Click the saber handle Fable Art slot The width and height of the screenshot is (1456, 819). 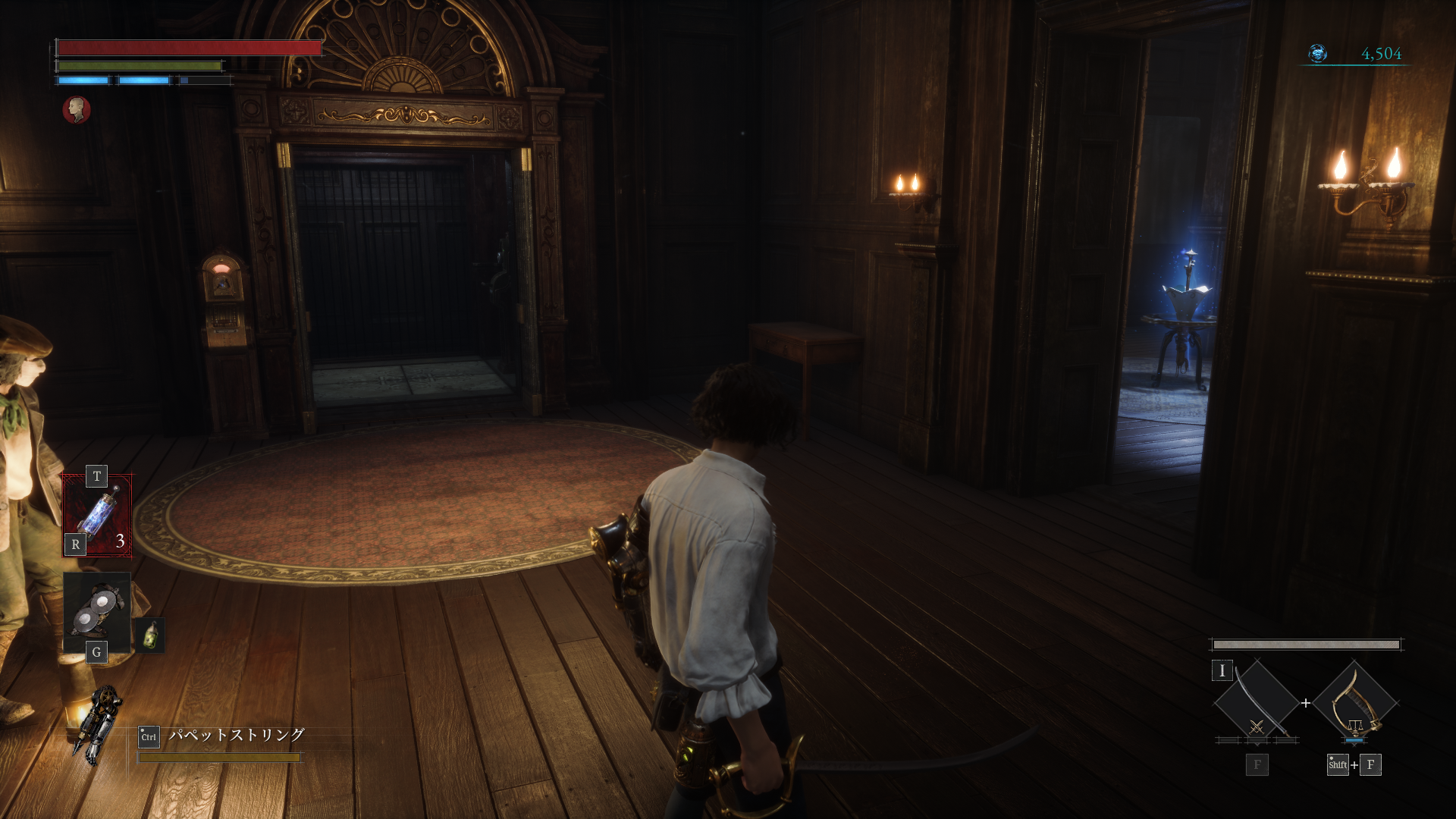(x=1355, y=703)
